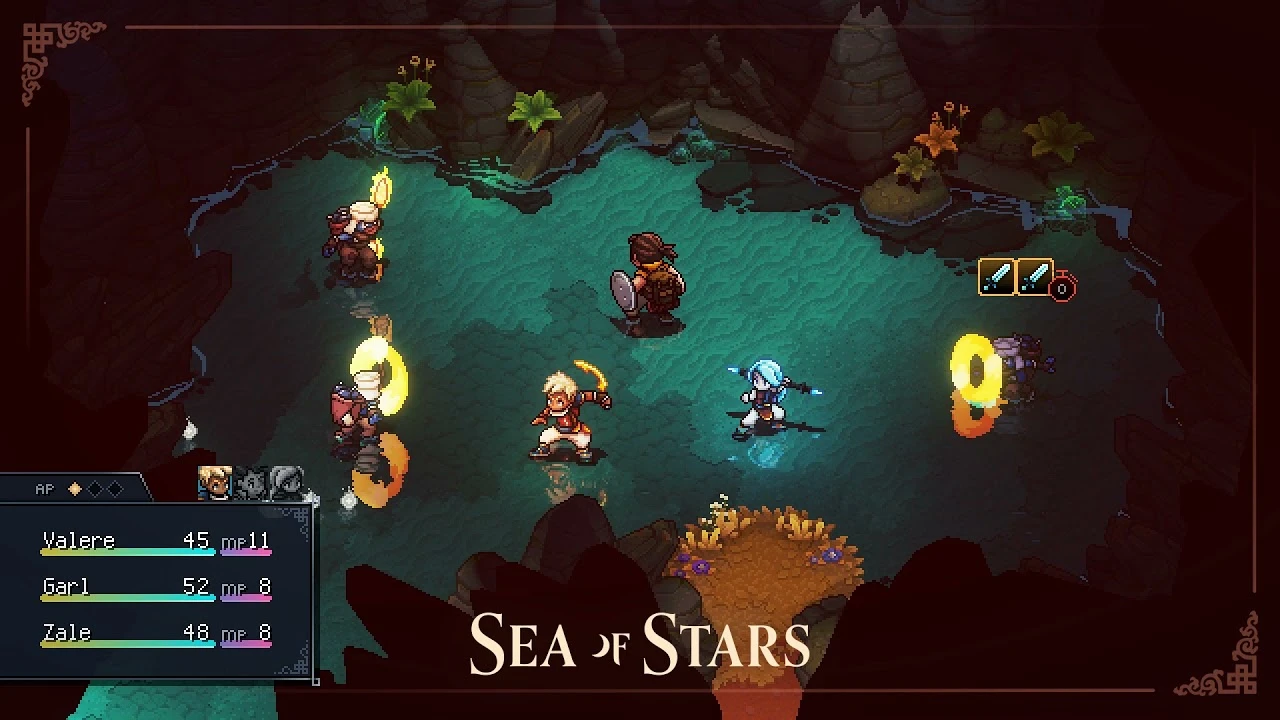Toggle the second empty AP diamond
1280x720 pixels.
pos(94,488)
